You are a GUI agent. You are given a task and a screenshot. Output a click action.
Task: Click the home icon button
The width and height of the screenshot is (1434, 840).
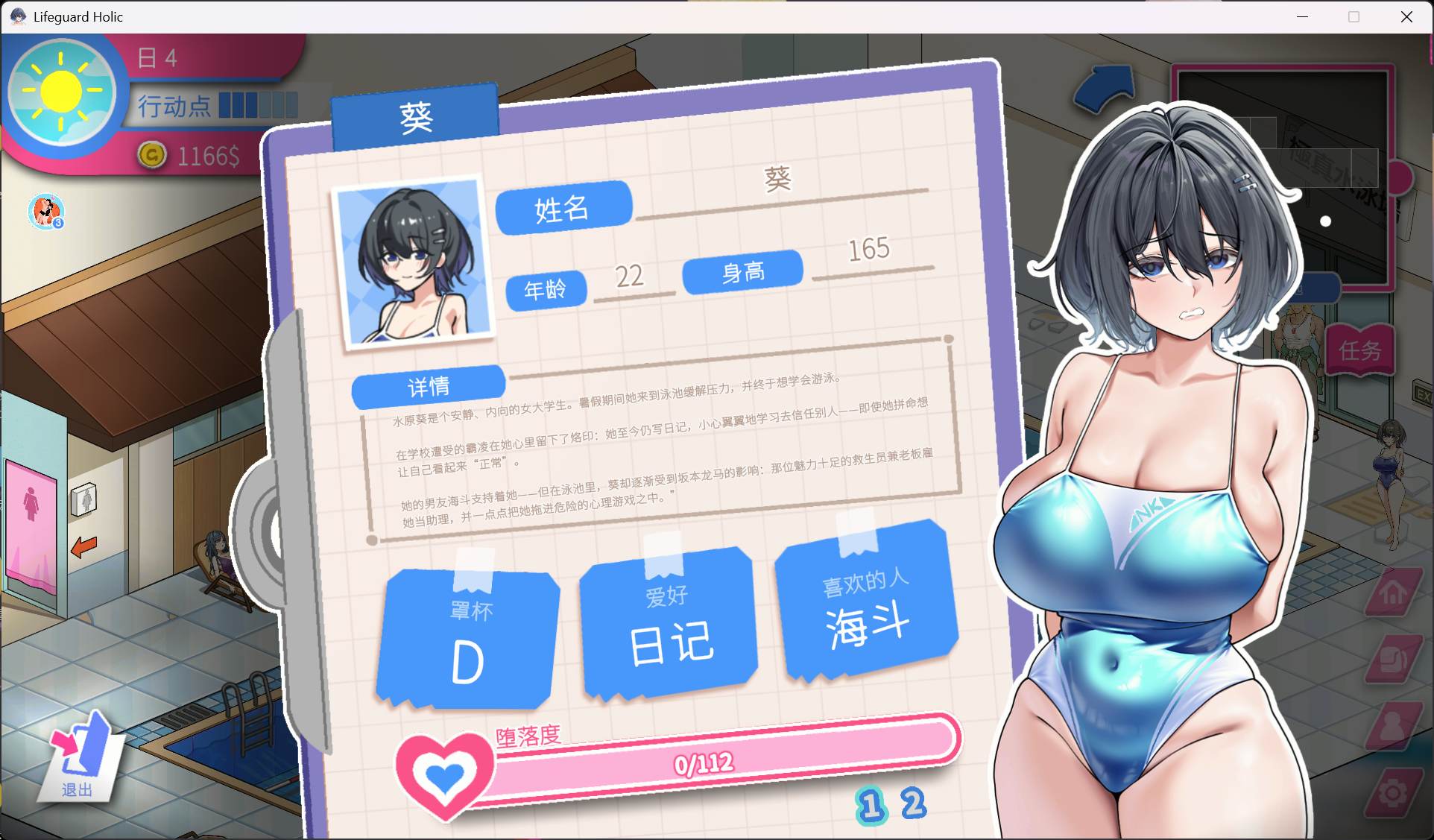tap(1391, 593)
